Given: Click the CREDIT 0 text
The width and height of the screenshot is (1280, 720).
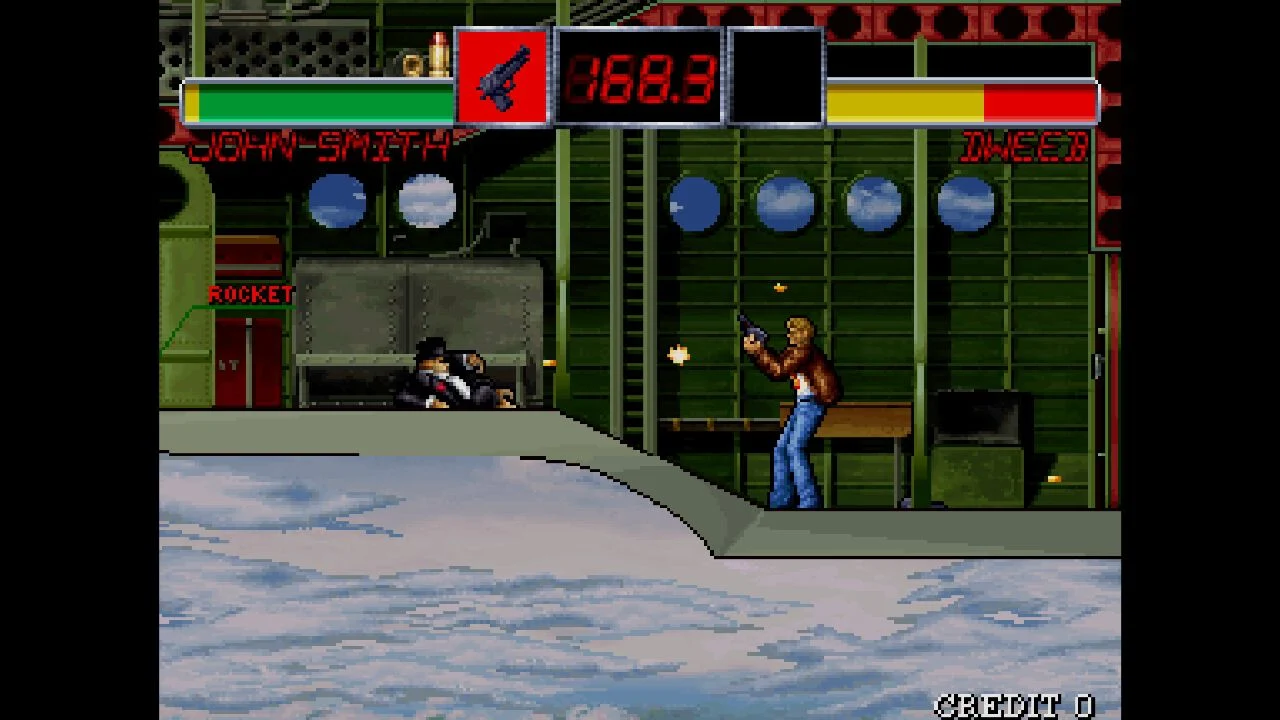Looking at the screenshot, I should (1015, 703).
